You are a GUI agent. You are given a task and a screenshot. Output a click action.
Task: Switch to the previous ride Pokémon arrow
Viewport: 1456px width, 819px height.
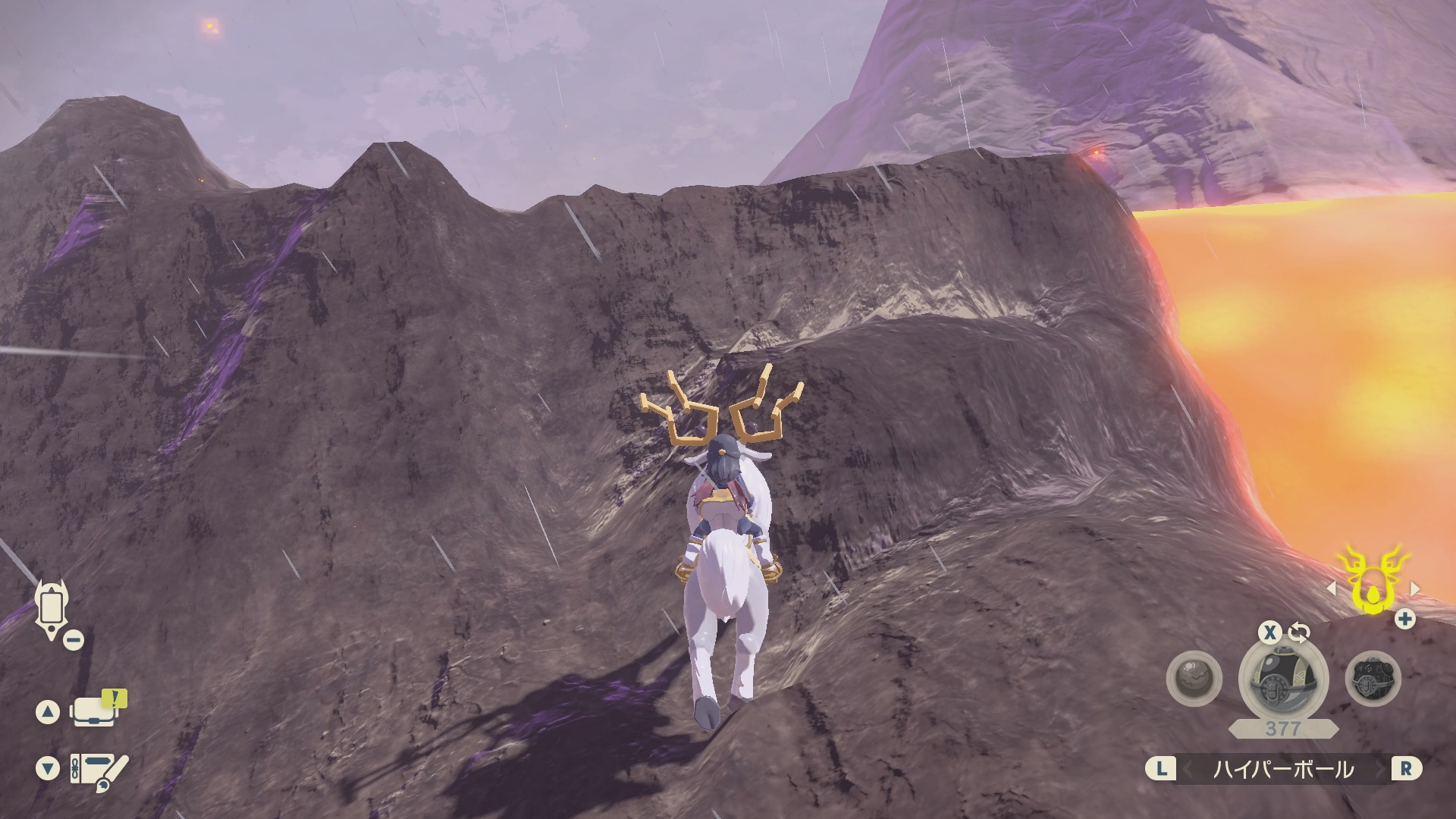1332,588
